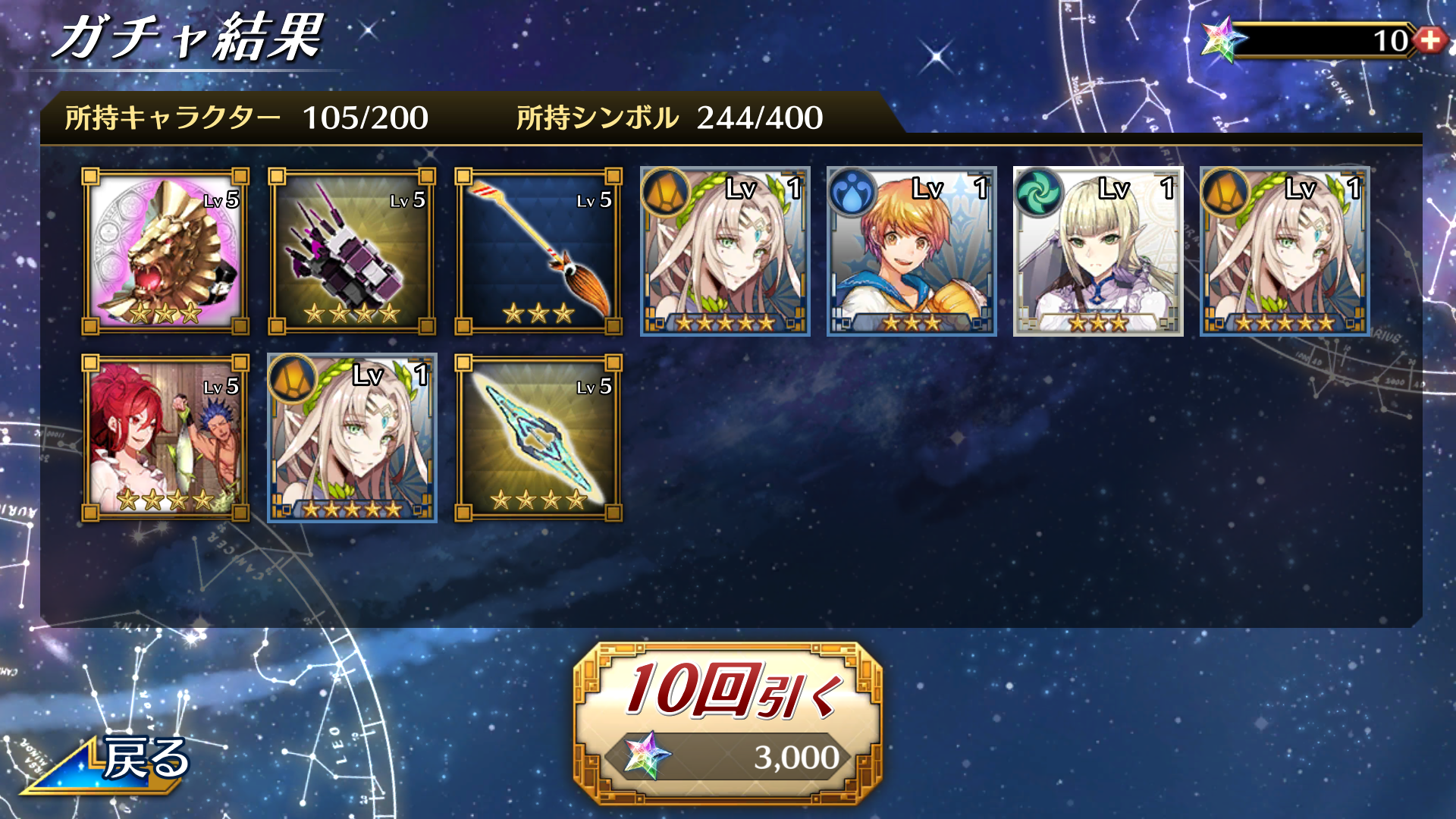View the broom symbol card
This screenshot has height=819, width=1456.
coord(538,252)
